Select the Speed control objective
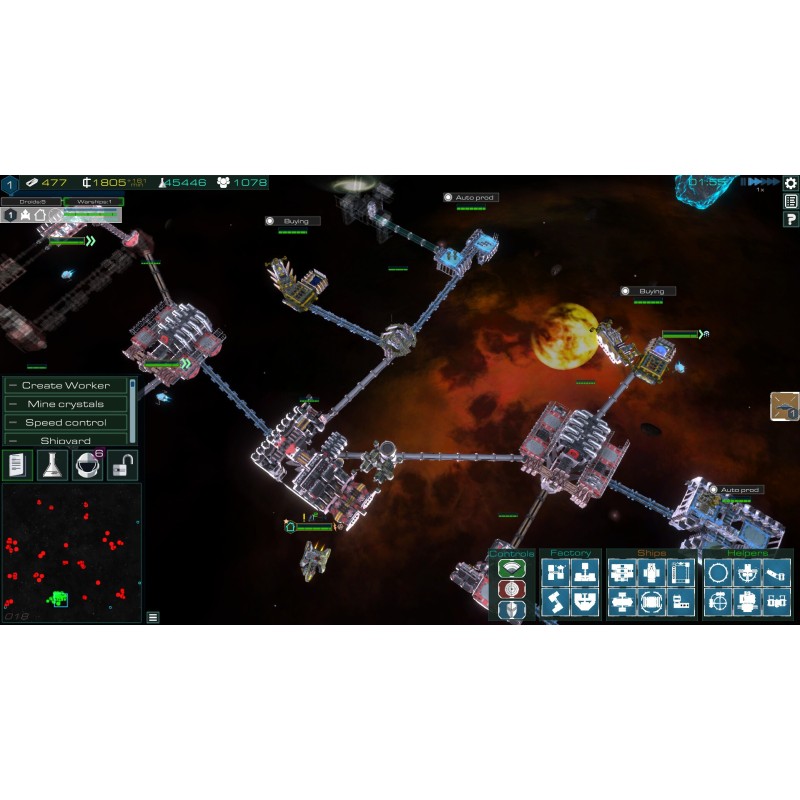Image resolution: width=800 pixels, height=800 pixels. click(x=66, y=422)
